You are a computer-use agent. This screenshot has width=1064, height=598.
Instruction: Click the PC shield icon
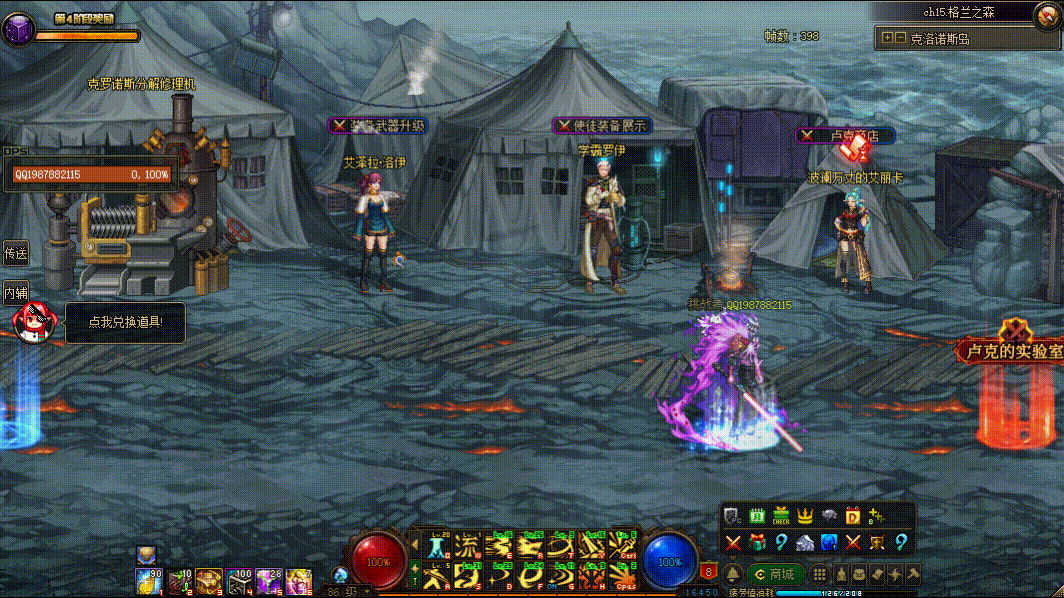pyautogui.click(x=733, y=516)
